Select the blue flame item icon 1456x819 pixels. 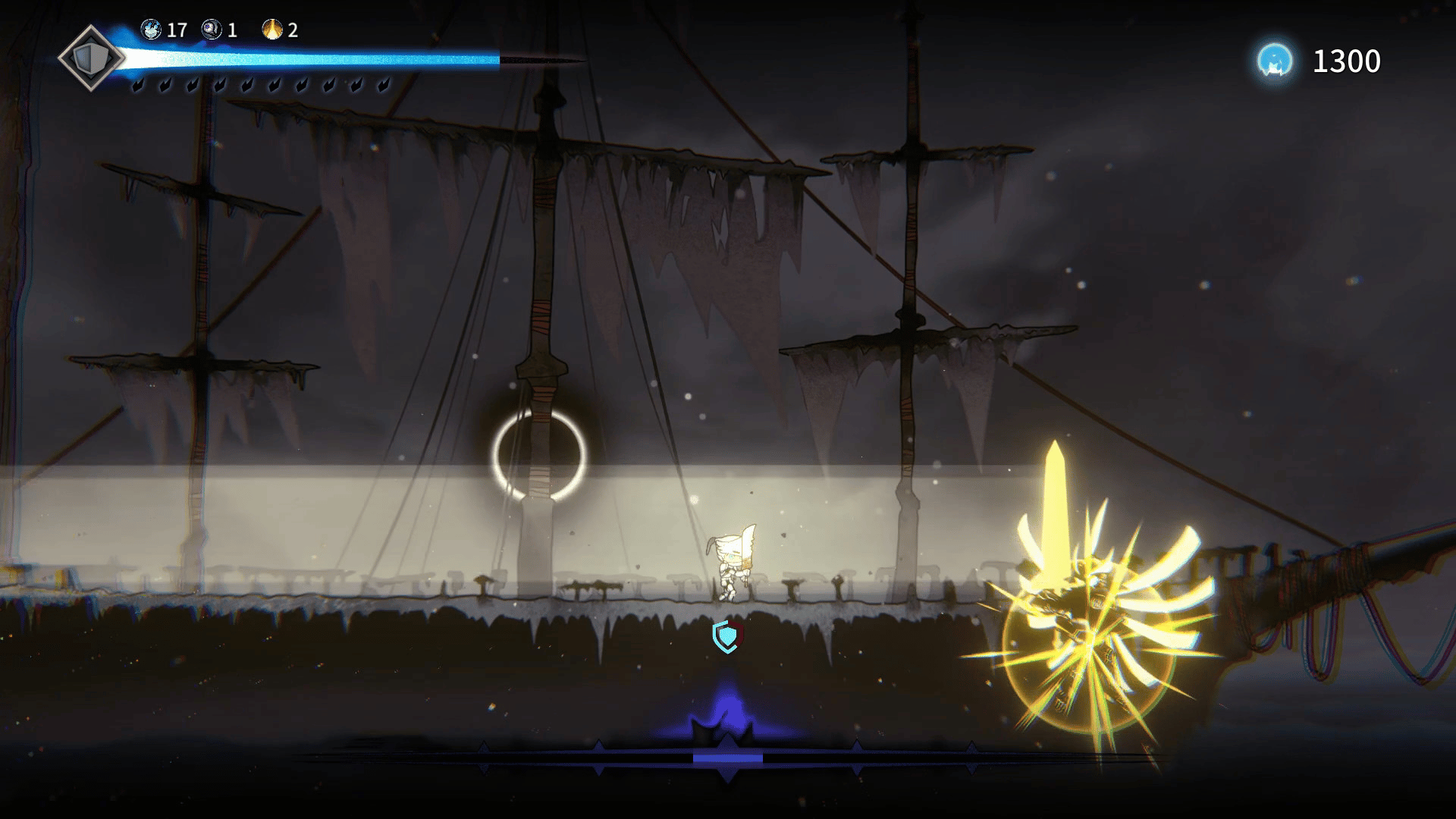coord(152,30)
